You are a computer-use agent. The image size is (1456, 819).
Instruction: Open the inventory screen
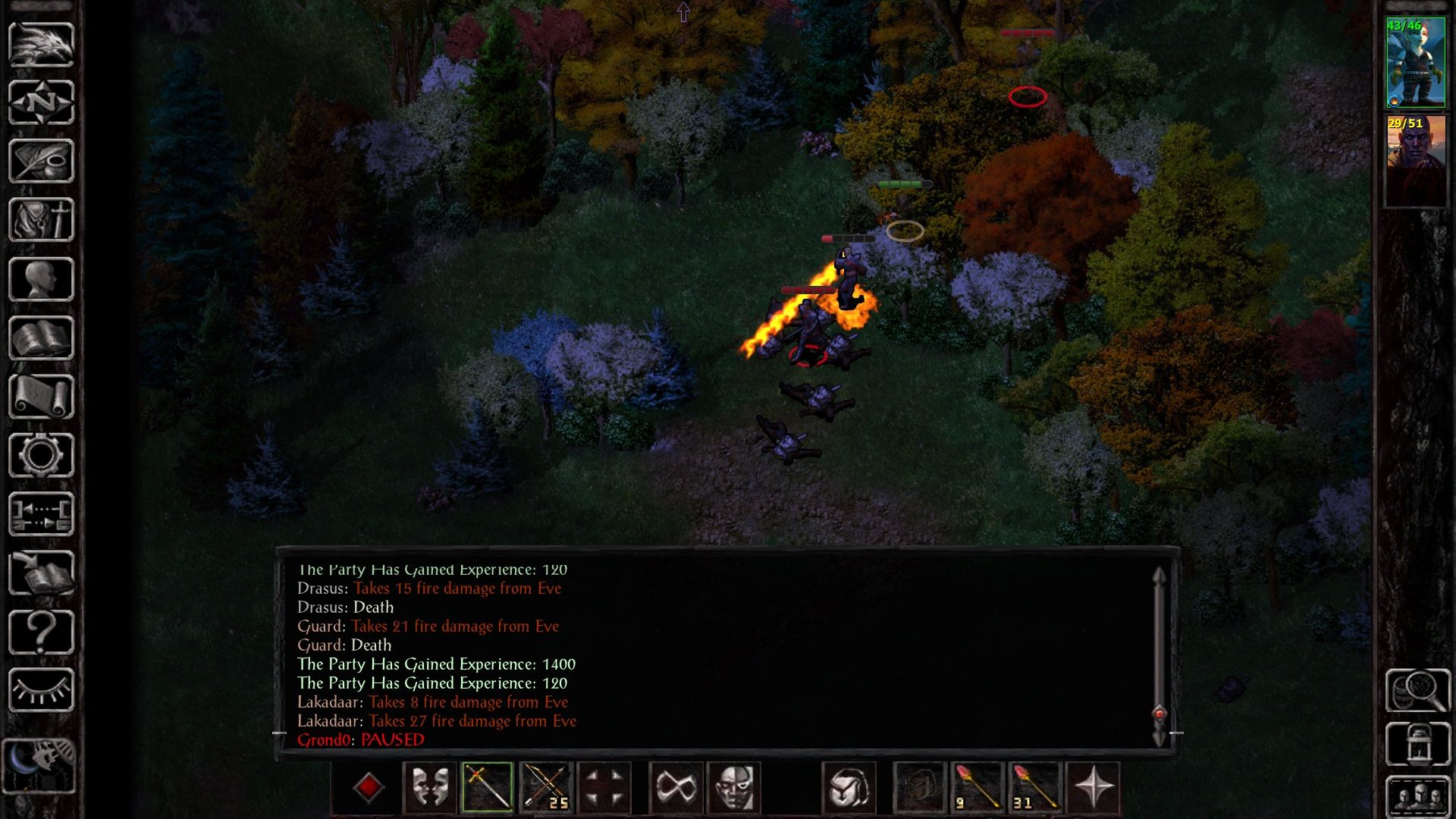41,220
